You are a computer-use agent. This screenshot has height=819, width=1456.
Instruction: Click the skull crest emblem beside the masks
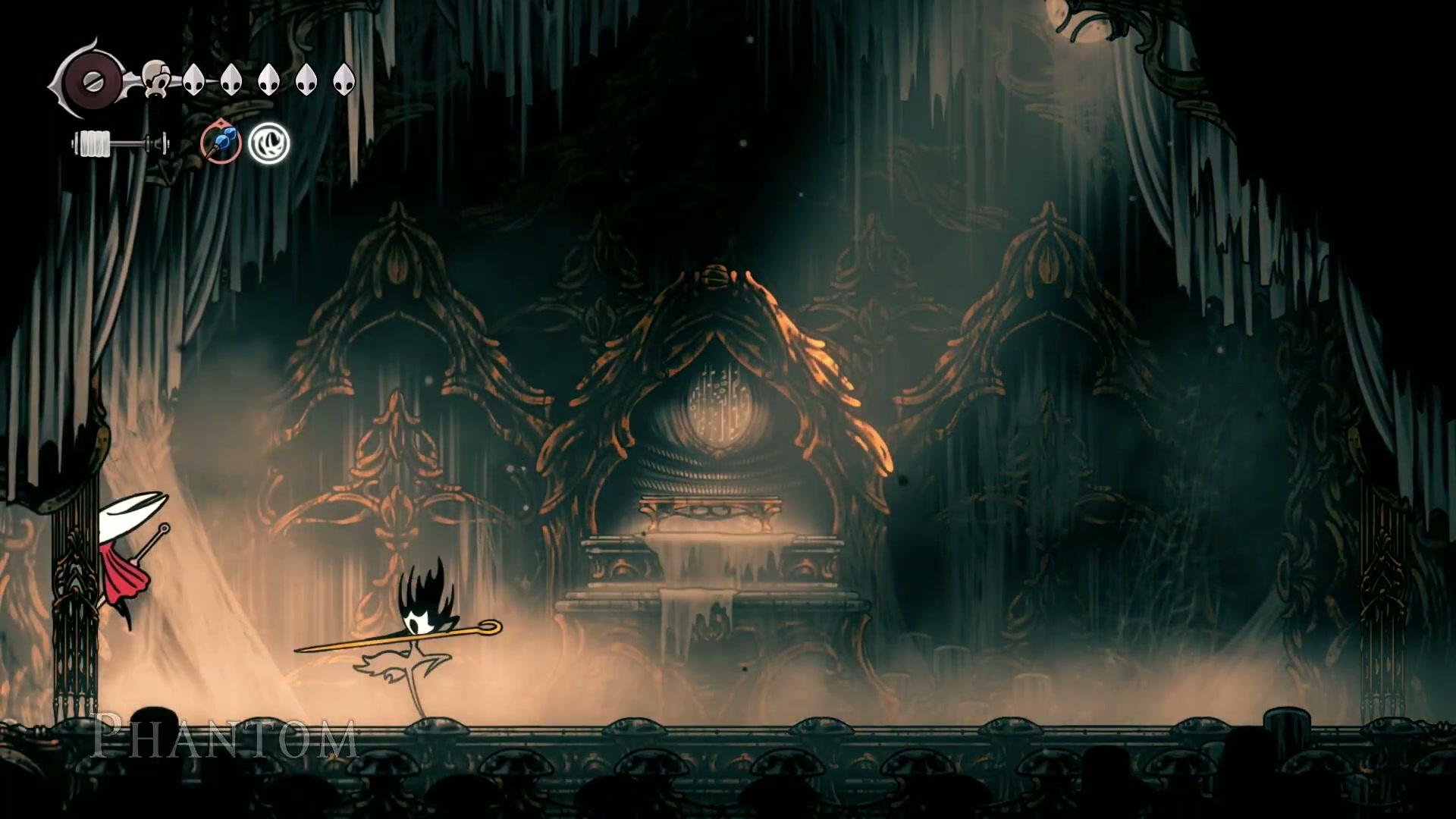tap(156, 79)
